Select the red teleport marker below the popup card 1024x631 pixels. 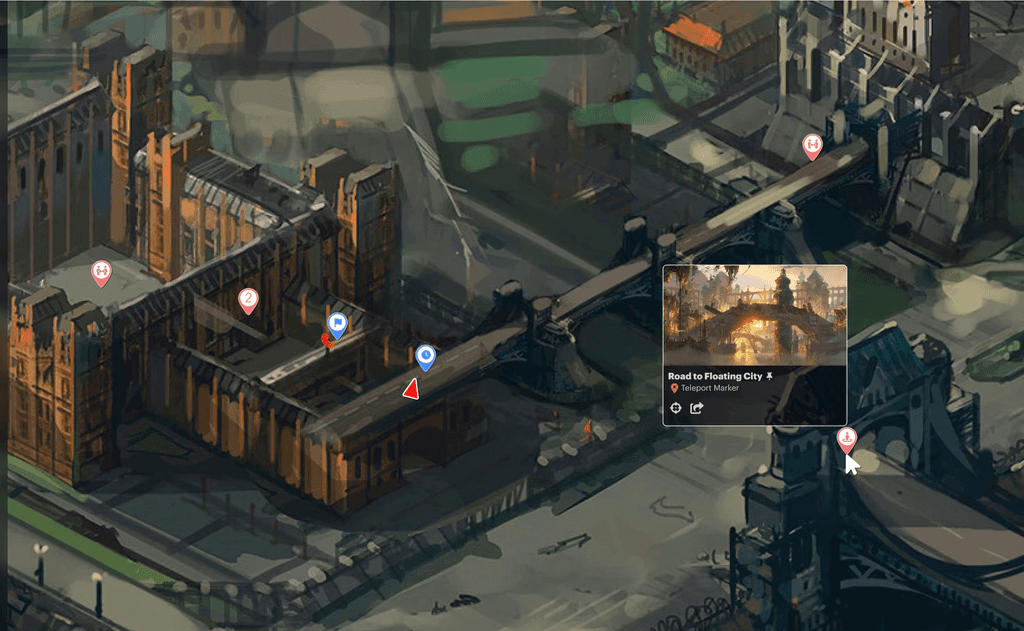846,437
